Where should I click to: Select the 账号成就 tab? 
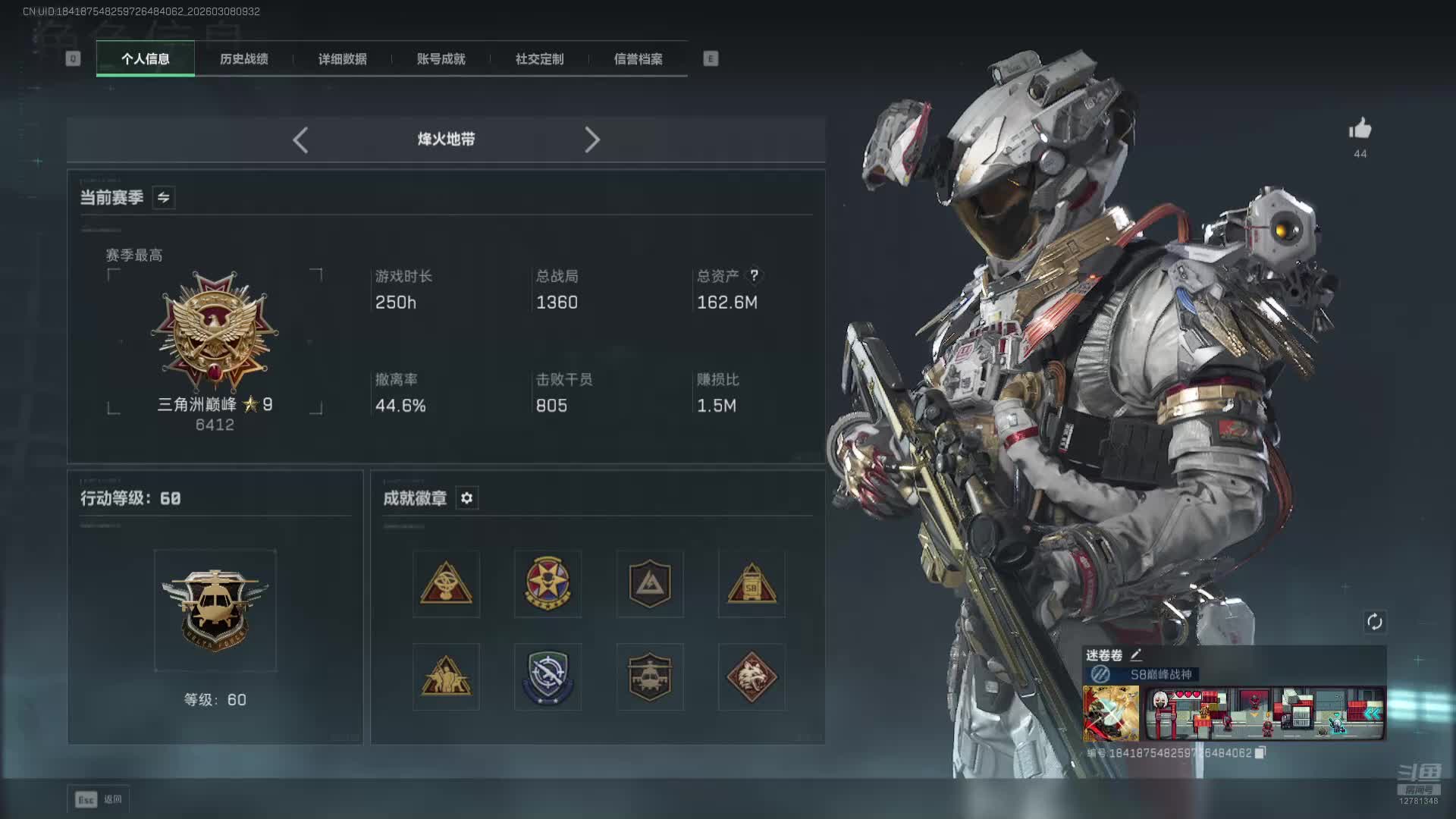(x=441, y=59)
